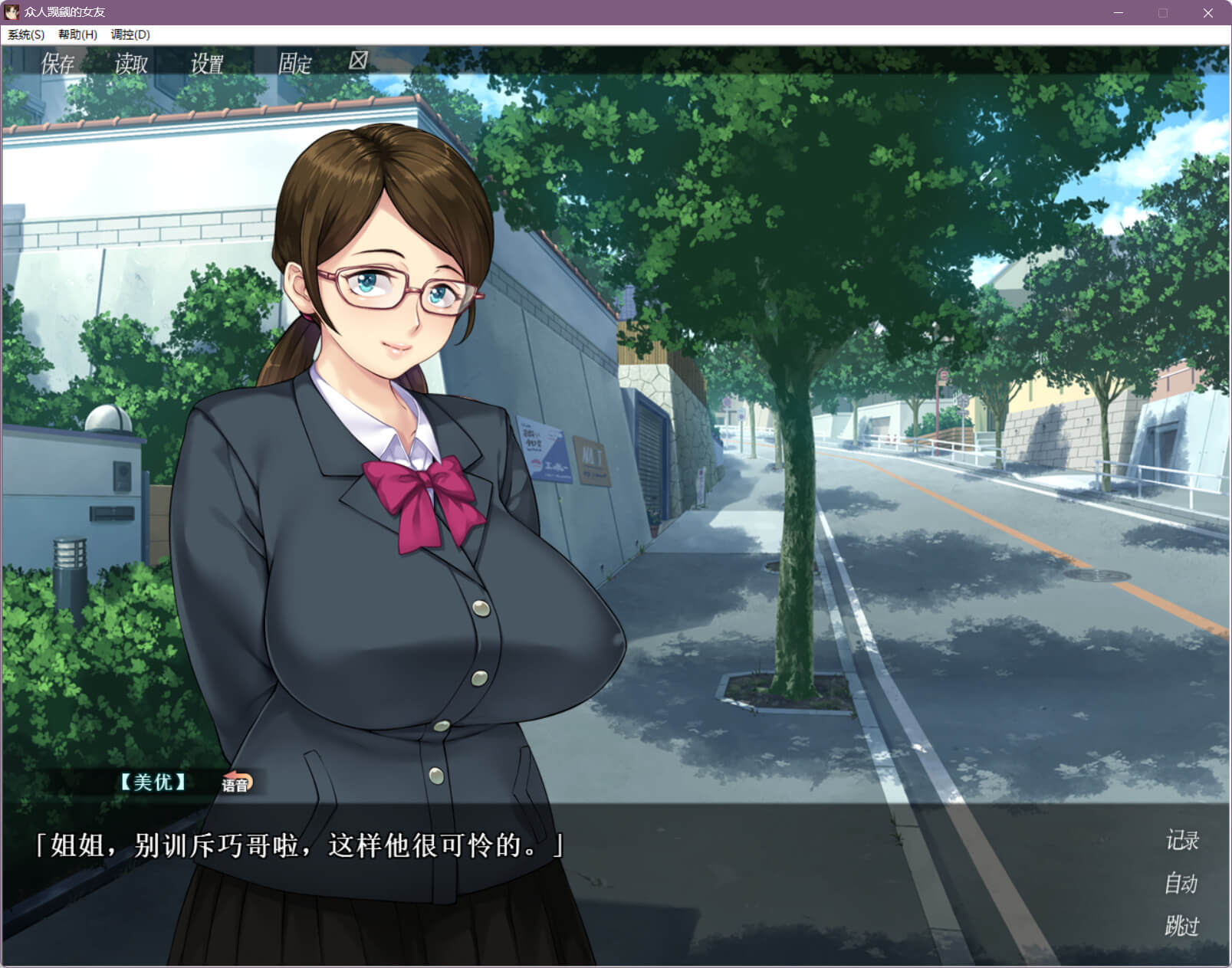Close the game window
Viewport: 1232px width, 968px height.
[x=1207, y=13]
